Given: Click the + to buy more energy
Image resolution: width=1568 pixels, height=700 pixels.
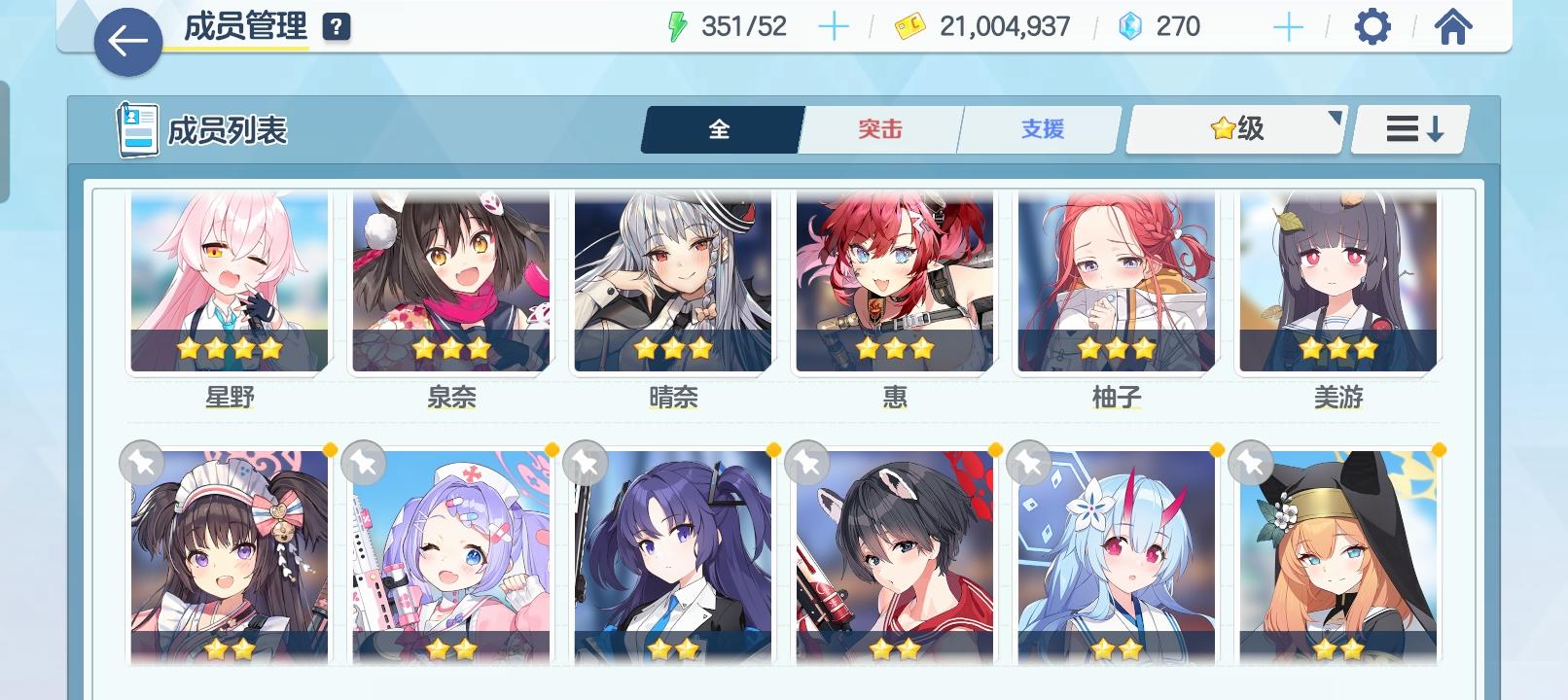Looking at the screenshot, I should tap(833, 25).
